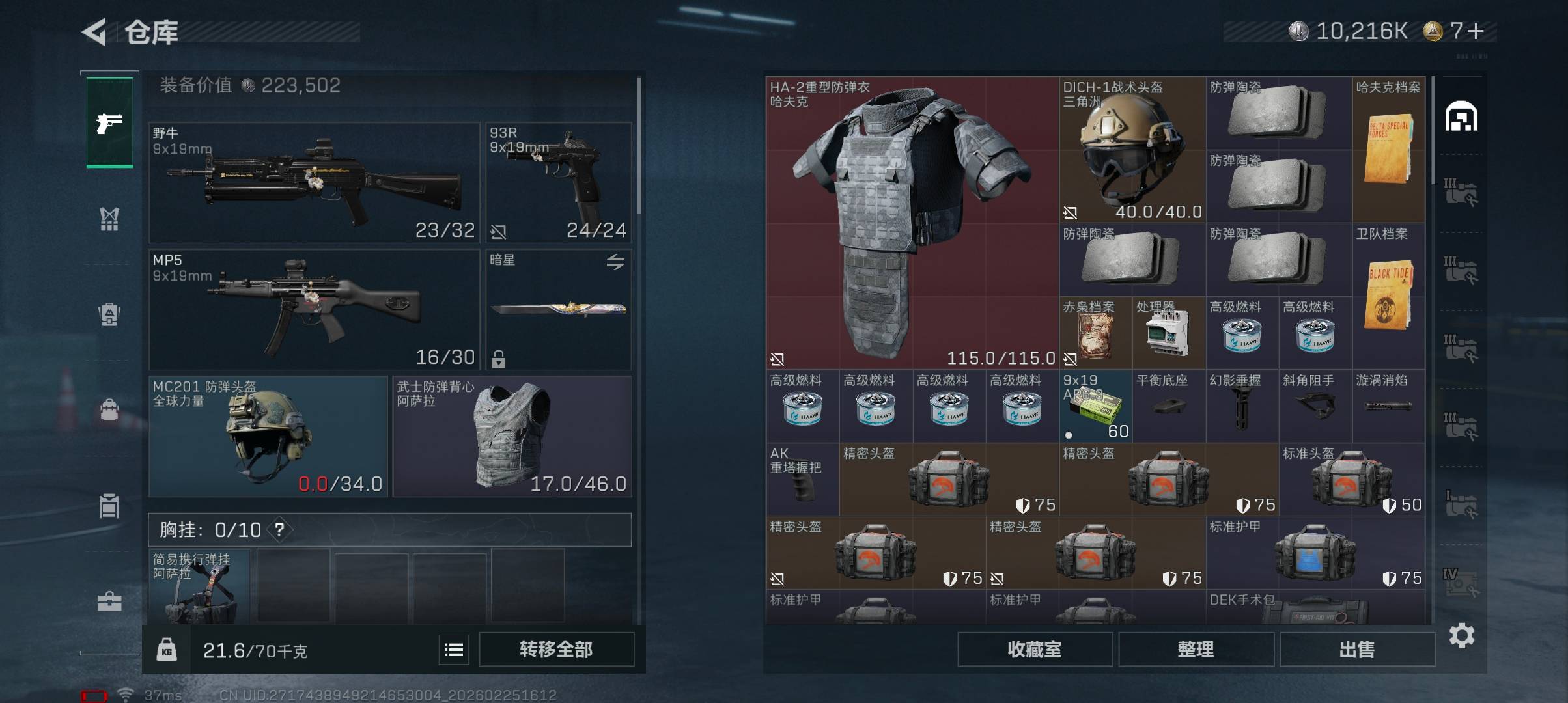Viewport: 1568px width, 703px height.
Task: Select the MC201 防弹头盔 helmet slot
Action: [268, 436]
